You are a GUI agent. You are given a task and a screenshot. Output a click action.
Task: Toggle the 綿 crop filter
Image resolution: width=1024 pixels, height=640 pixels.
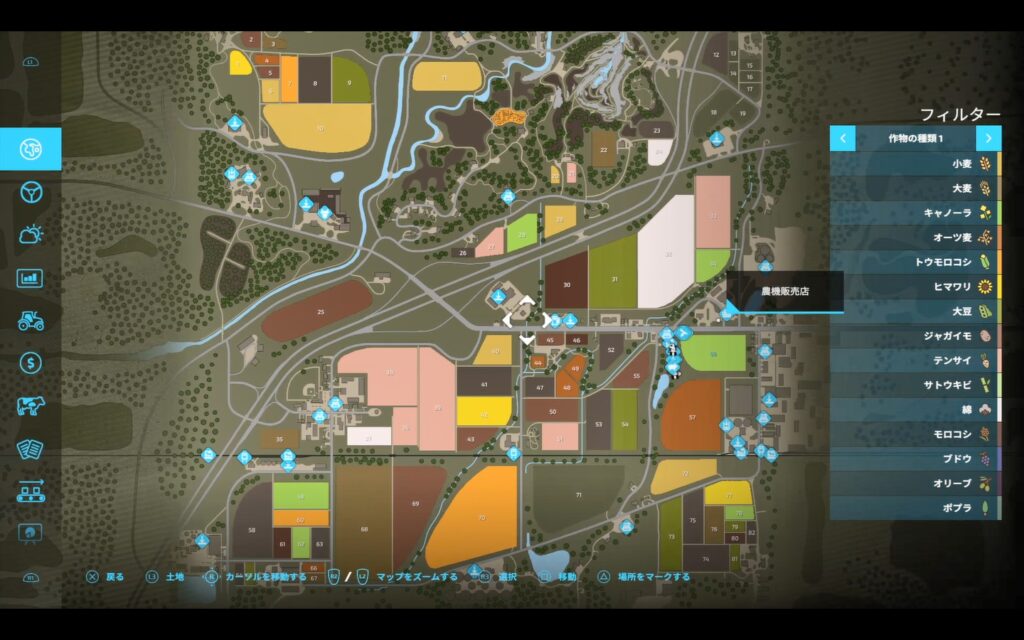coord(915,409)
